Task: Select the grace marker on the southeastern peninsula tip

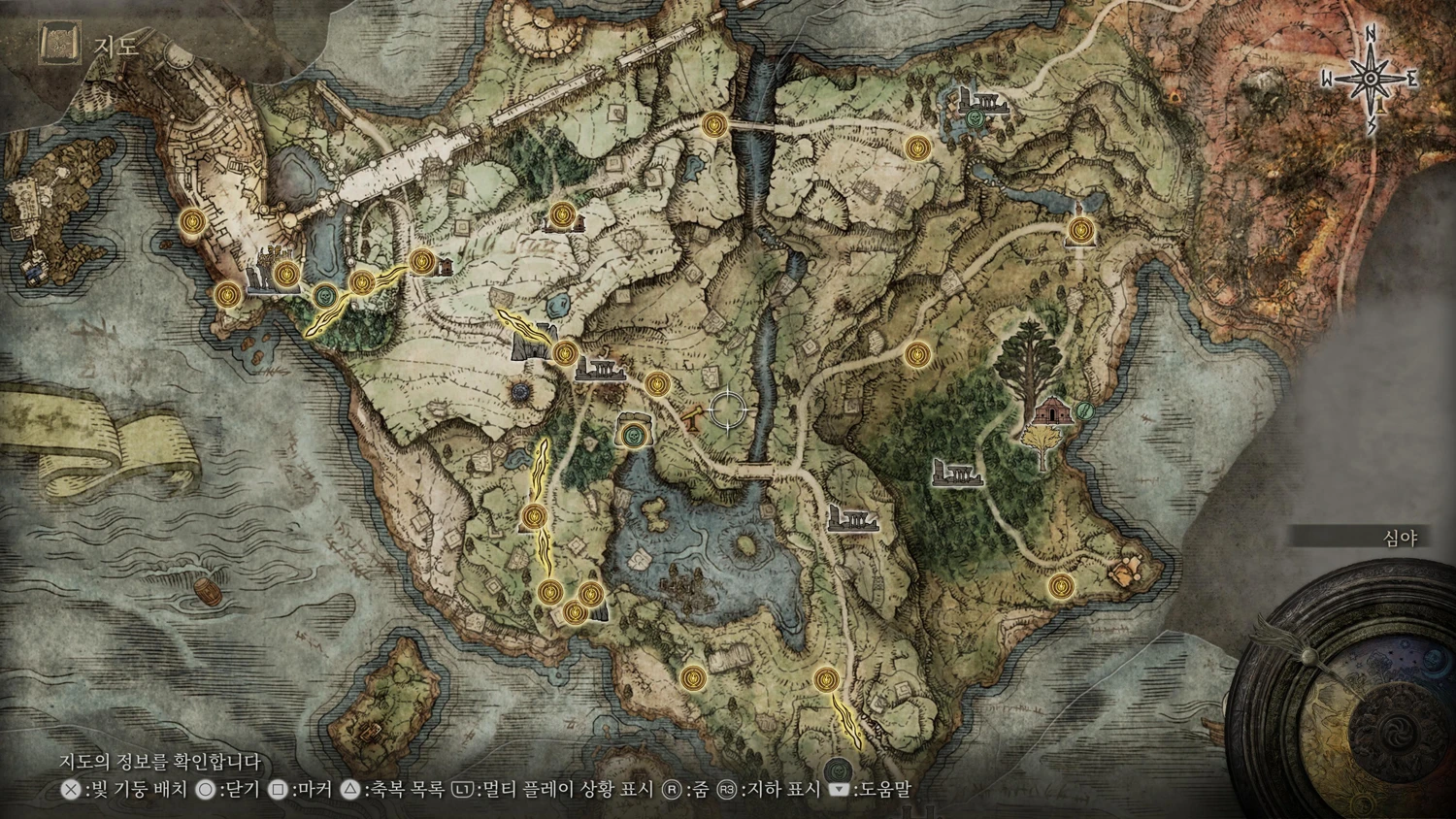Action: [x=1061, y=585]
